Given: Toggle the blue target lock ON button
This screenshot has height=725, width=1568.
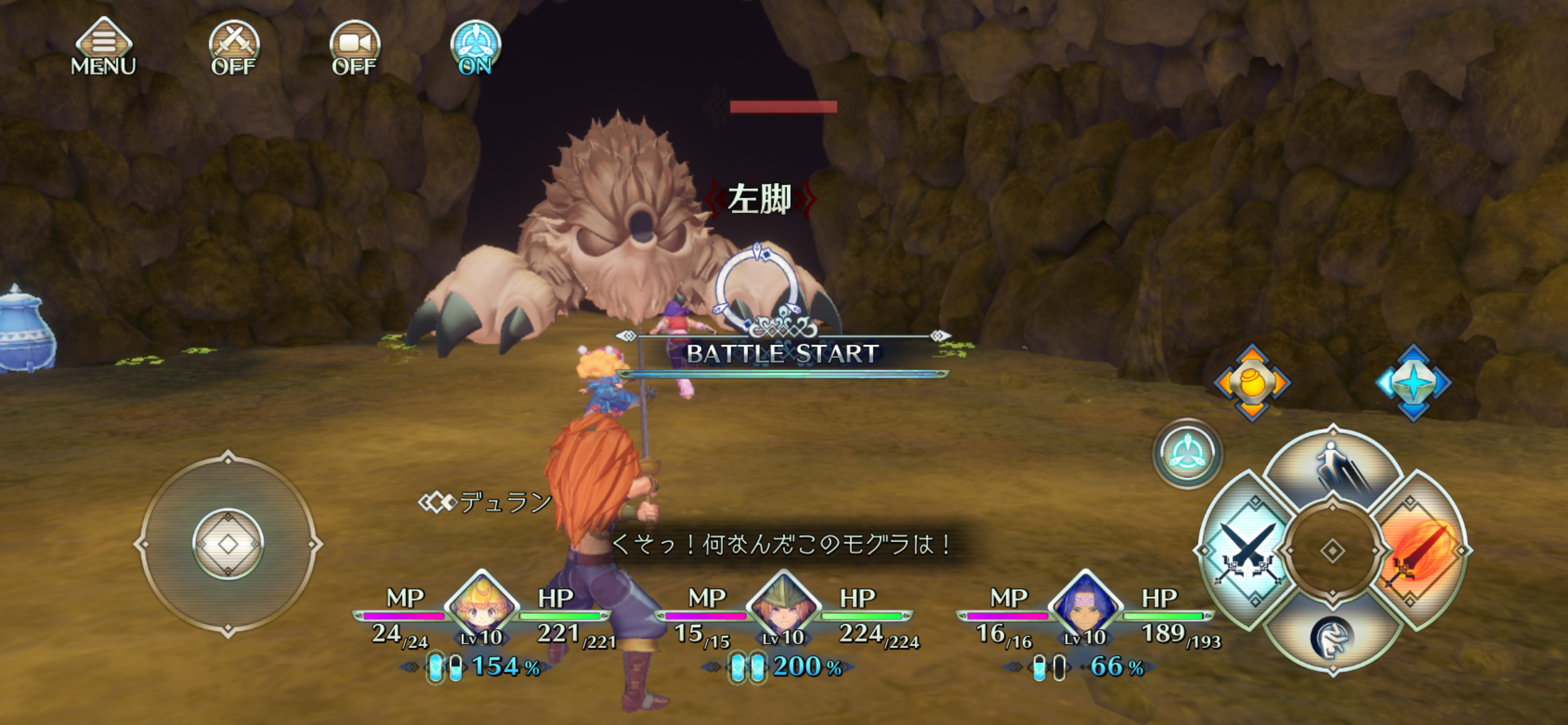Looking at the screenshot, I should [x=475, y=48].
